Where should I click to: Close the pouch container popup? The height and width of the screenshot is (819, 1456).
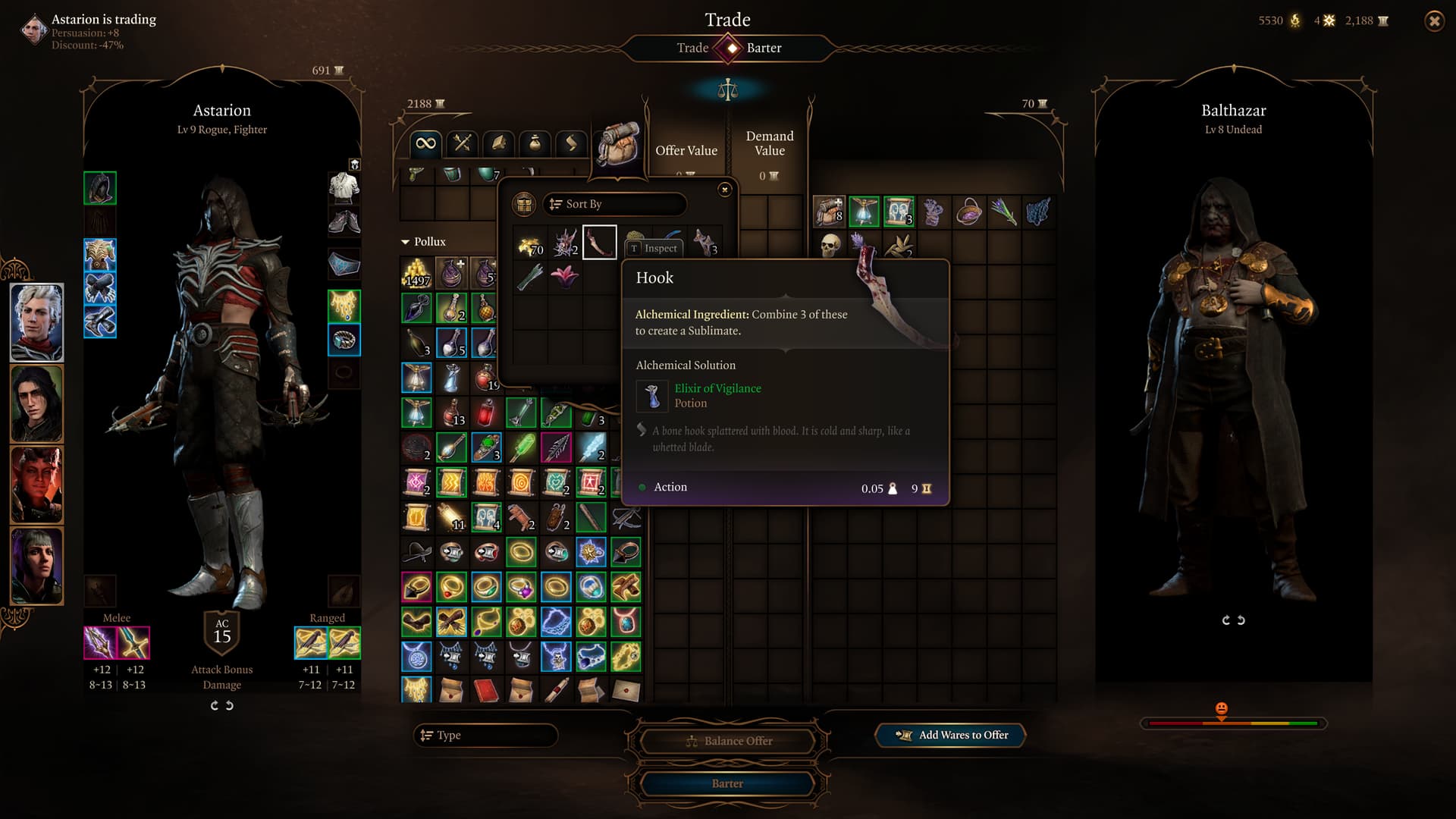click(725, 190)
